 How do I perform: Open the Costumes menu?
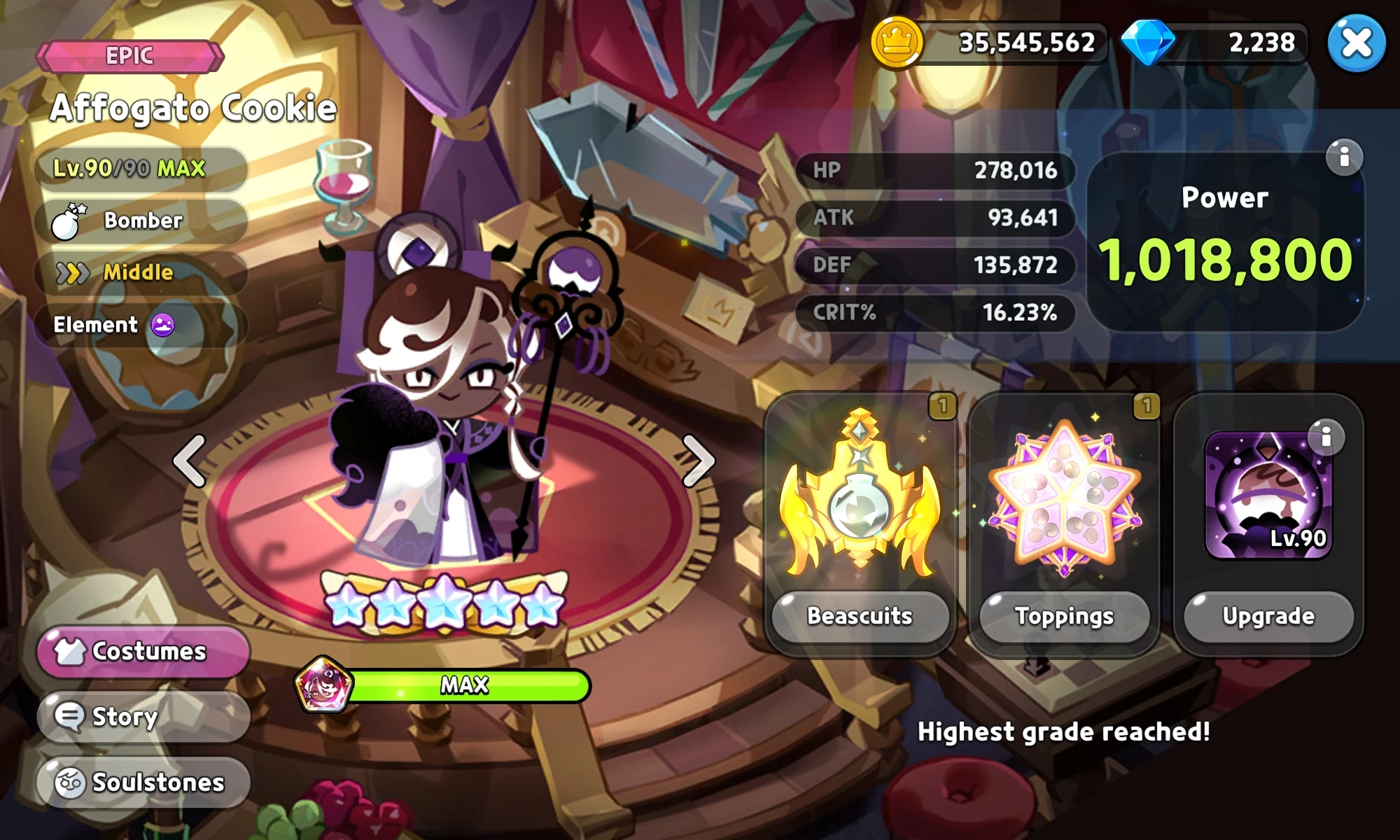142,651
